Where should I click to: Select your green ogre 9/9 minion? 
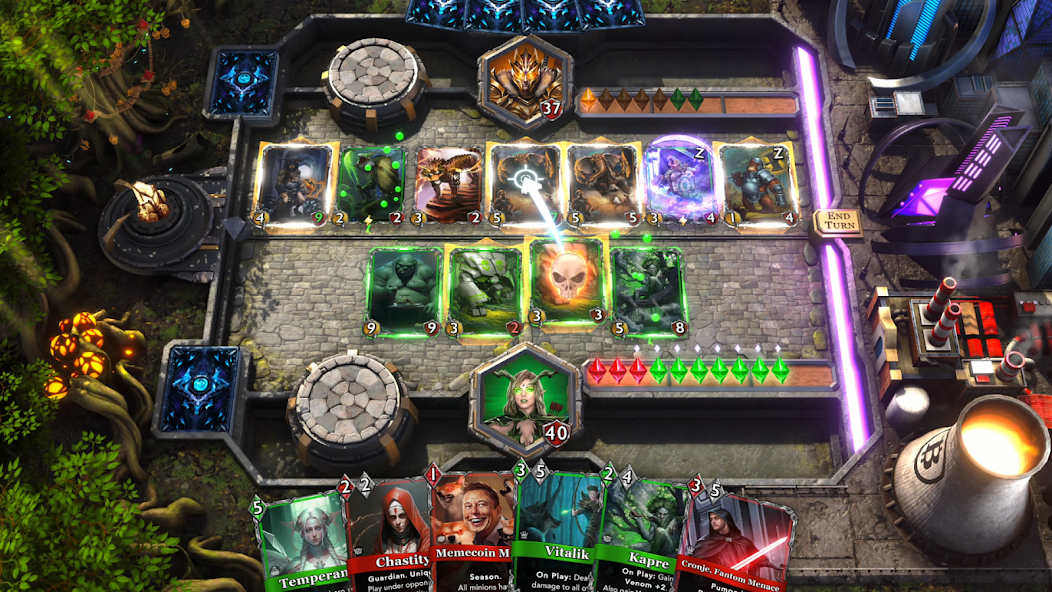coord(405,291)
